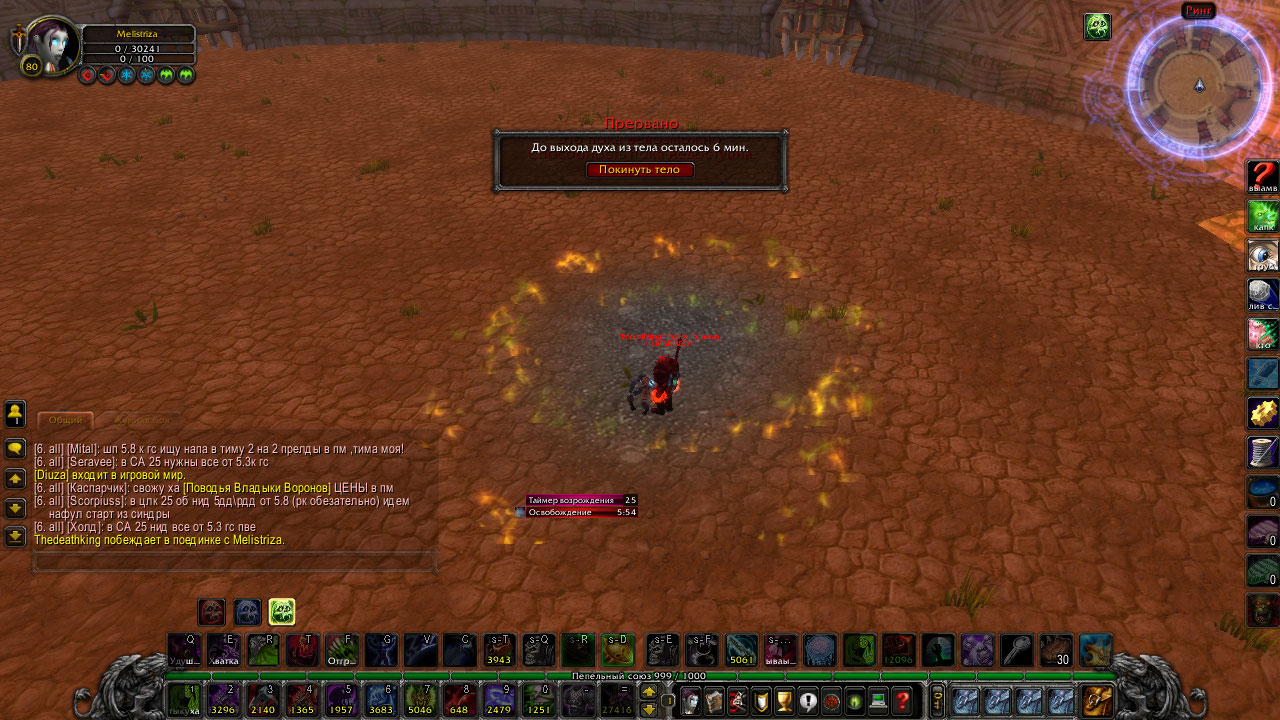Open the achievements trophy cup button

point(785,702)
